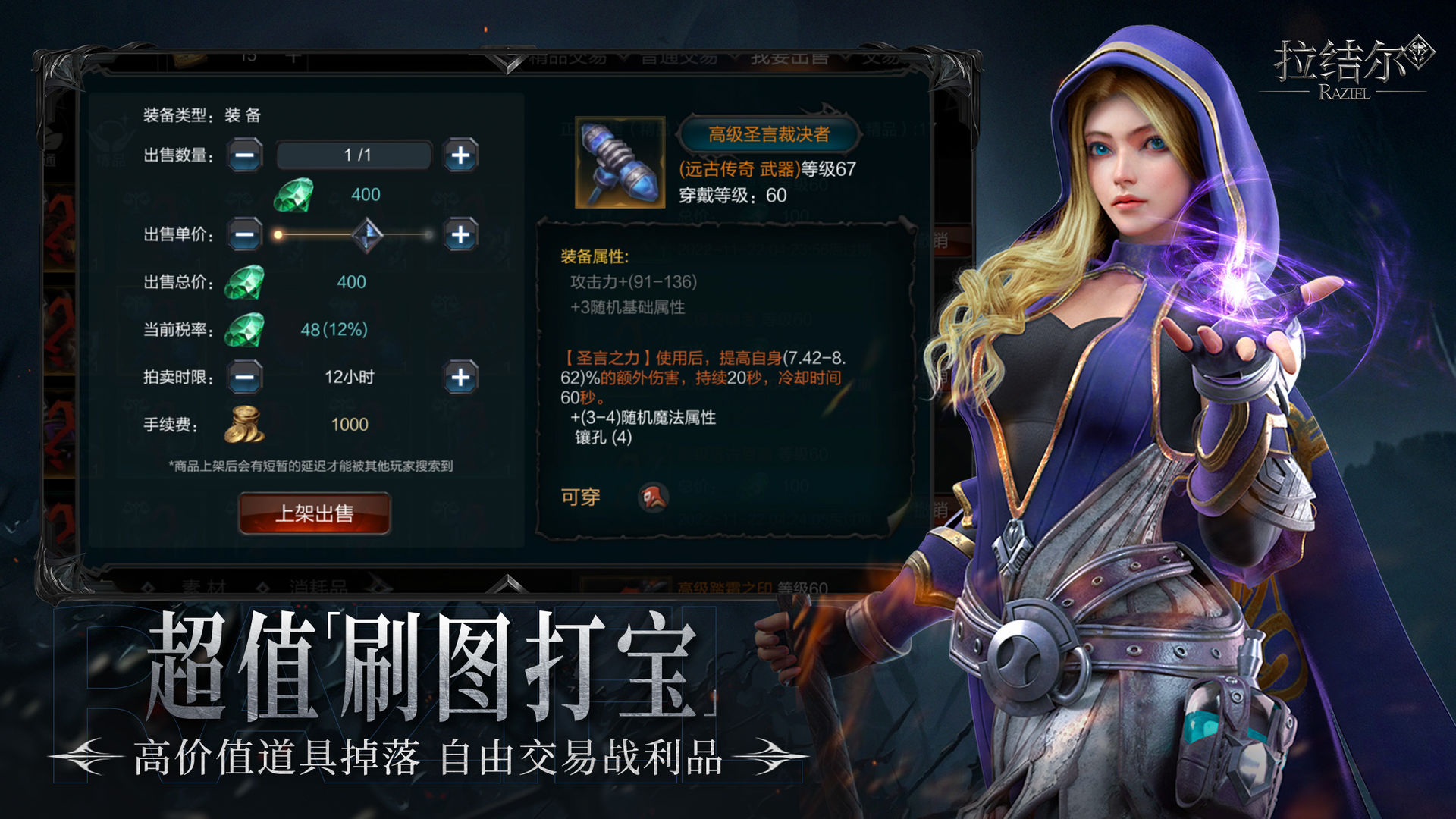Click the 1/1 quantity input field

[x=353, y=155]
